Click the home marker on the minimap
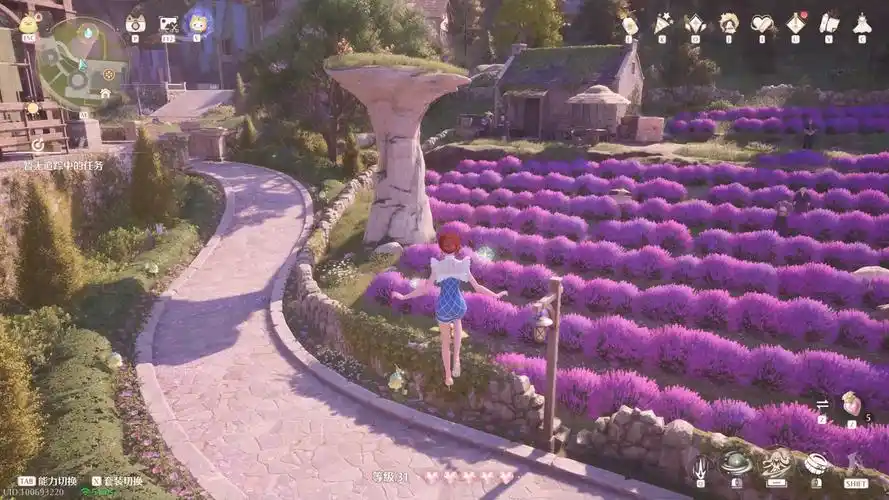889x500 pixels. click(x=105, y=92)
